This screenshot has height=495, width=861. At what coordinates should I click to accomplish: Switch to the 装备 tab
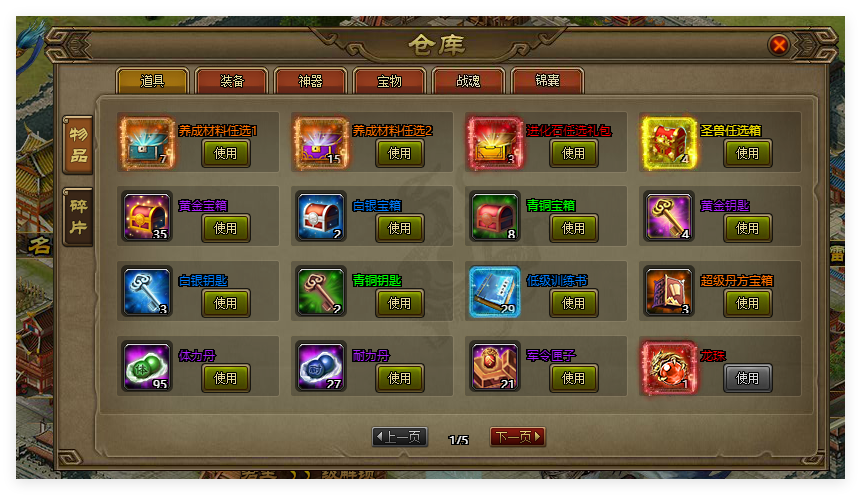231,81
